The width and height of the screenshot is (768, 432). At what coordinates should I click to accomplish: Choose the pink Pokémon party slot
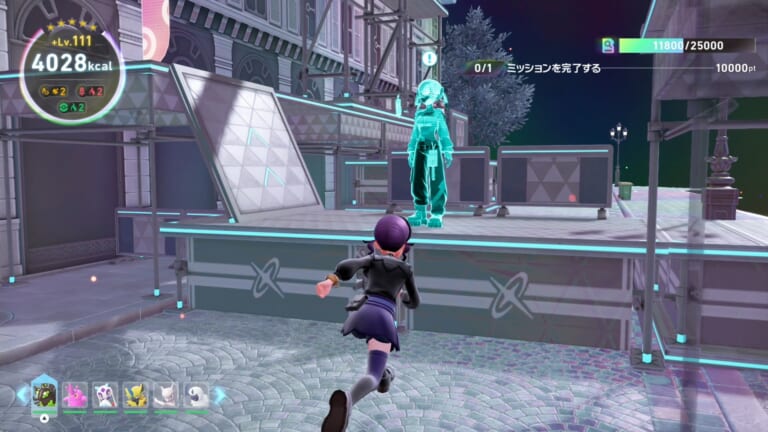pyautogui.click(x=75, y=396)
